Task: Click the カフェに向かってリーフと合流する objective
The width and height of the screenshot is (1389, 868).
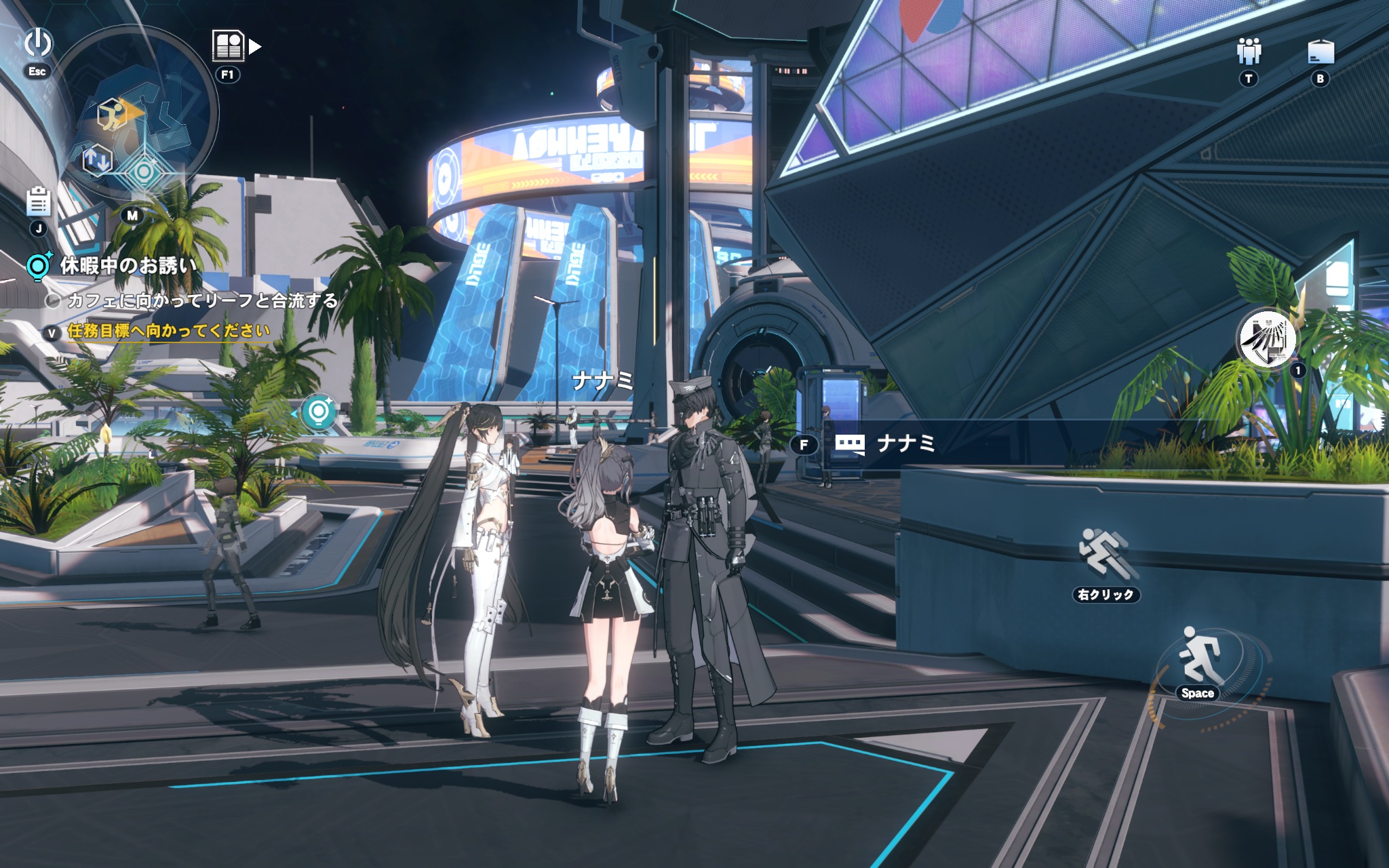Action: click(202, 300)
